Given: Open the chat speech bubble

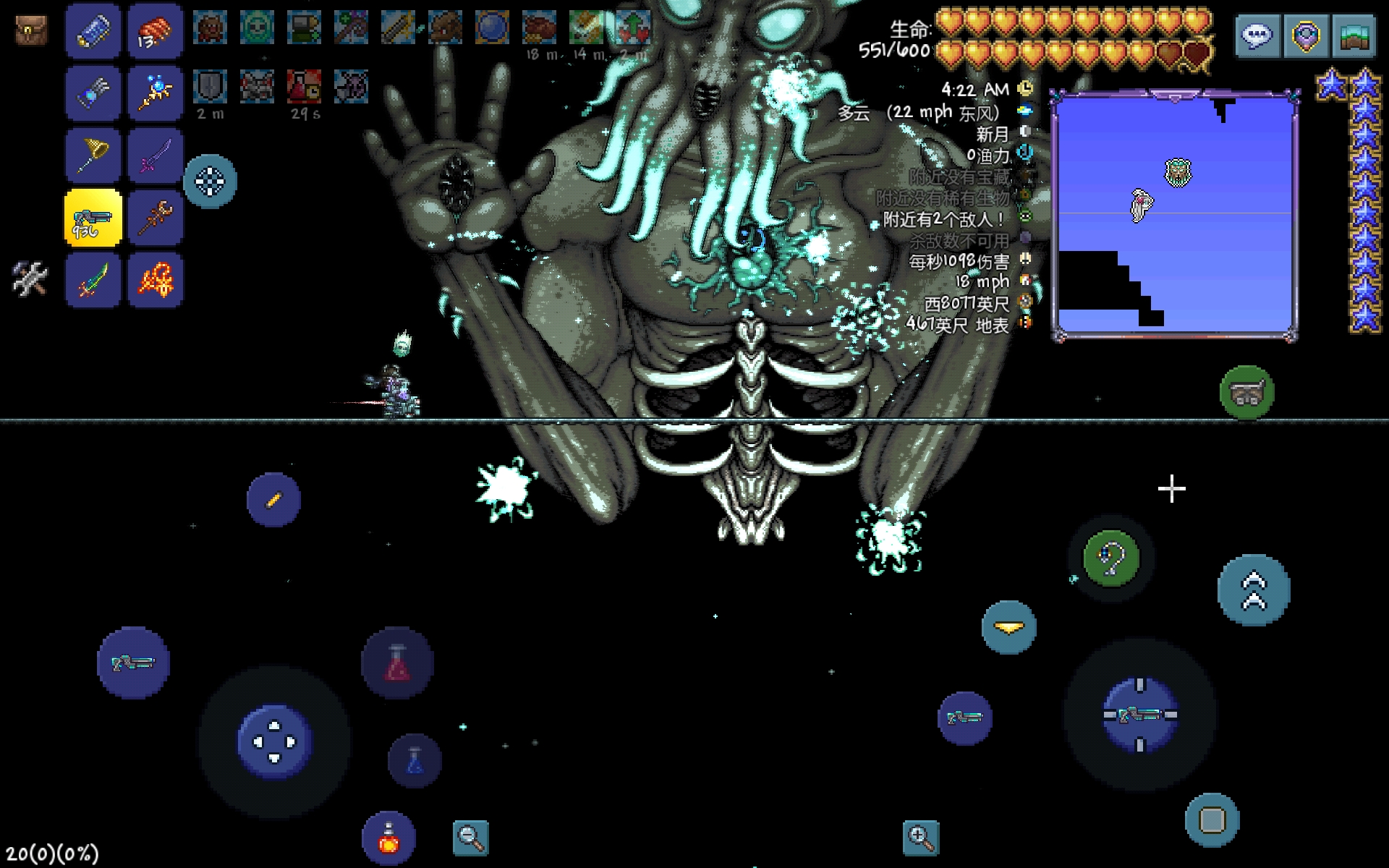Looking at the screenshot, I should pos(1257,35).
